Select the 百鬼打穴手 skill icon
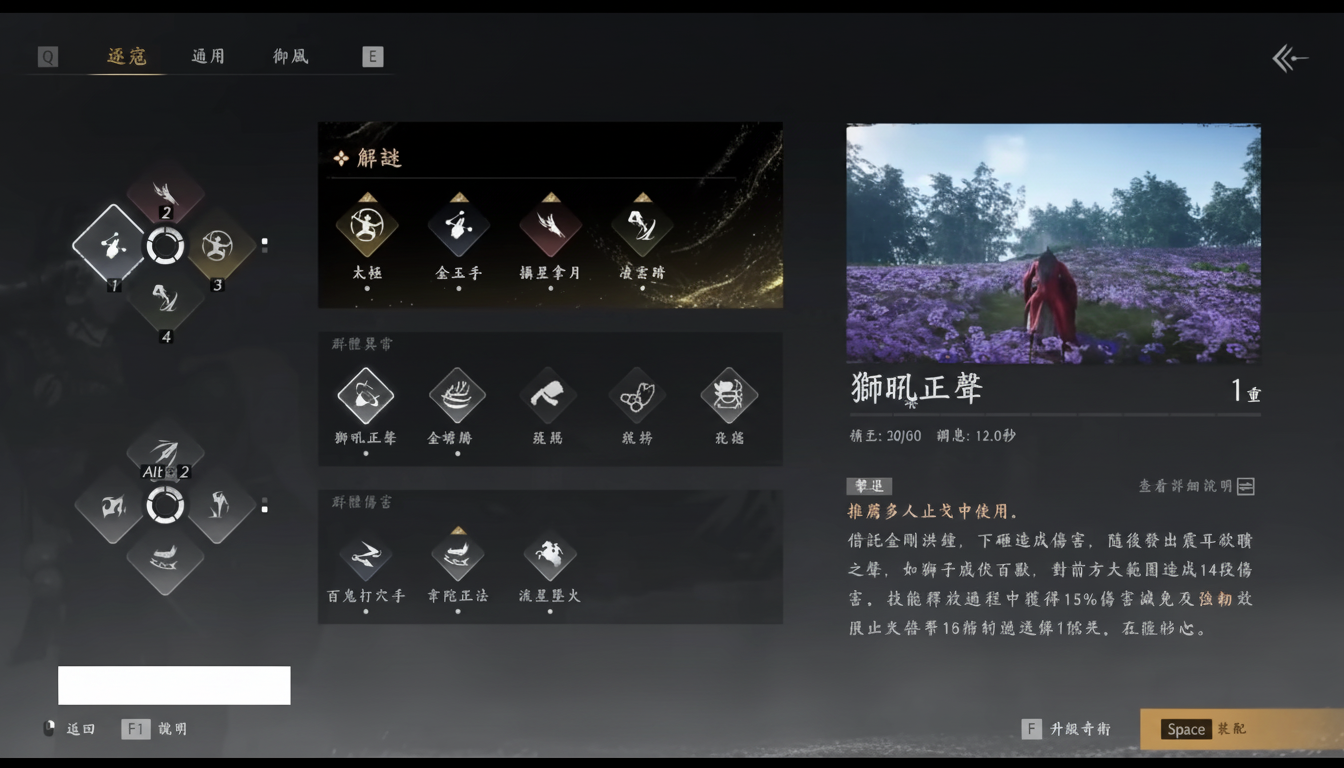The image size is (1344, 768). point(367,556)
